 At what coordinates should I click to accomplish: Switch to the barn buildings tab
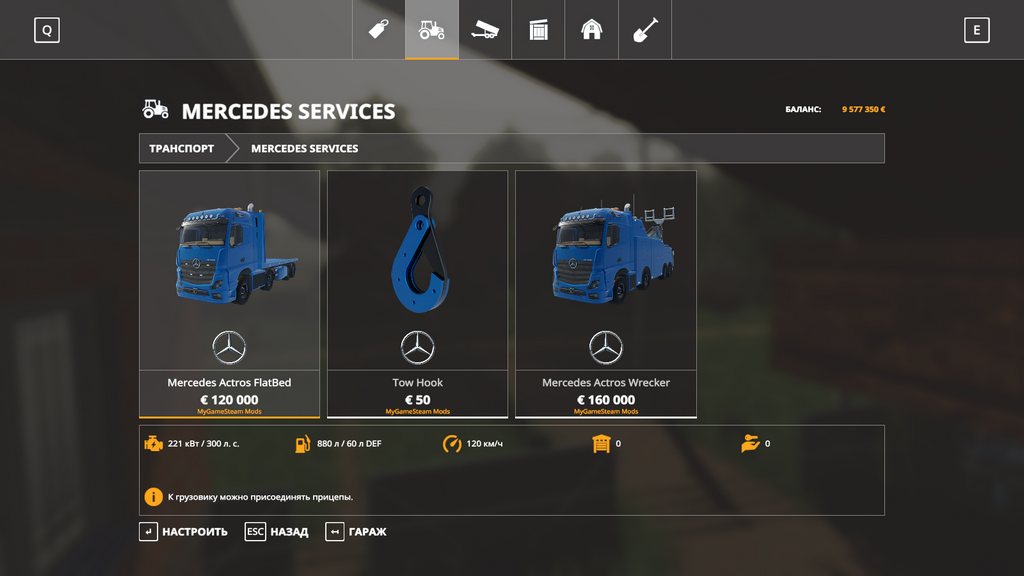pos(592,30)
